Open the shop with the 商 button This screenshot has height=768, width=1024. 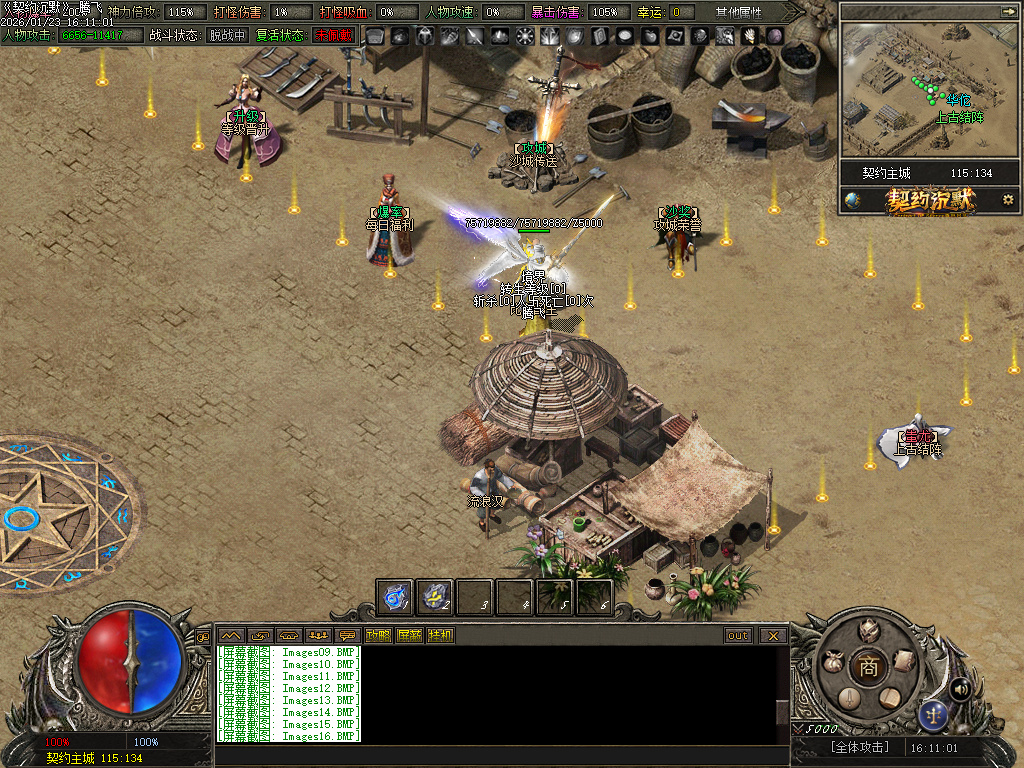[x=868, y=667]
